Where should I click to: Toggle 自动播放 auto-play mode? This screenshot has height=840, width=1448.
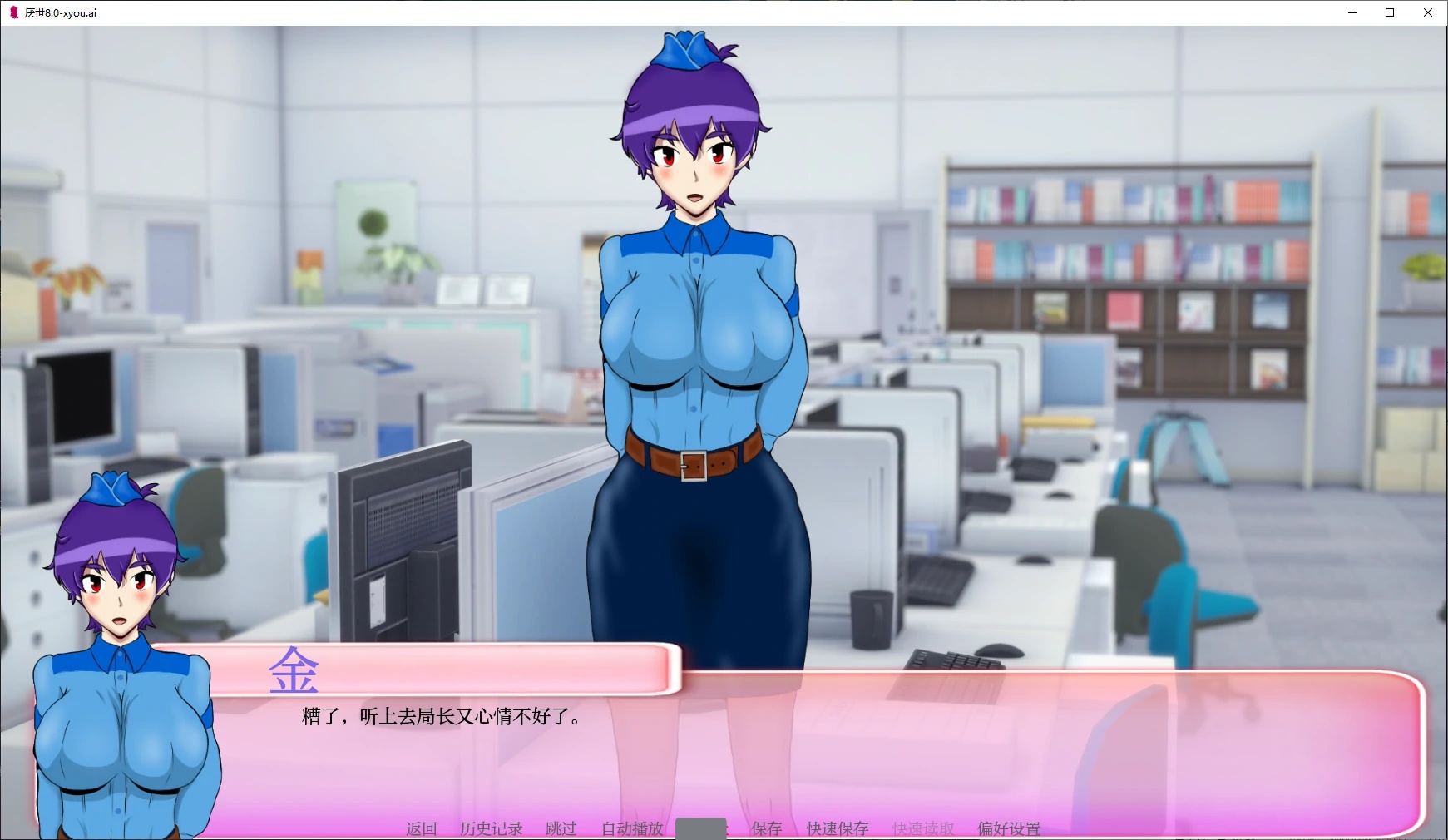(630, 828)
